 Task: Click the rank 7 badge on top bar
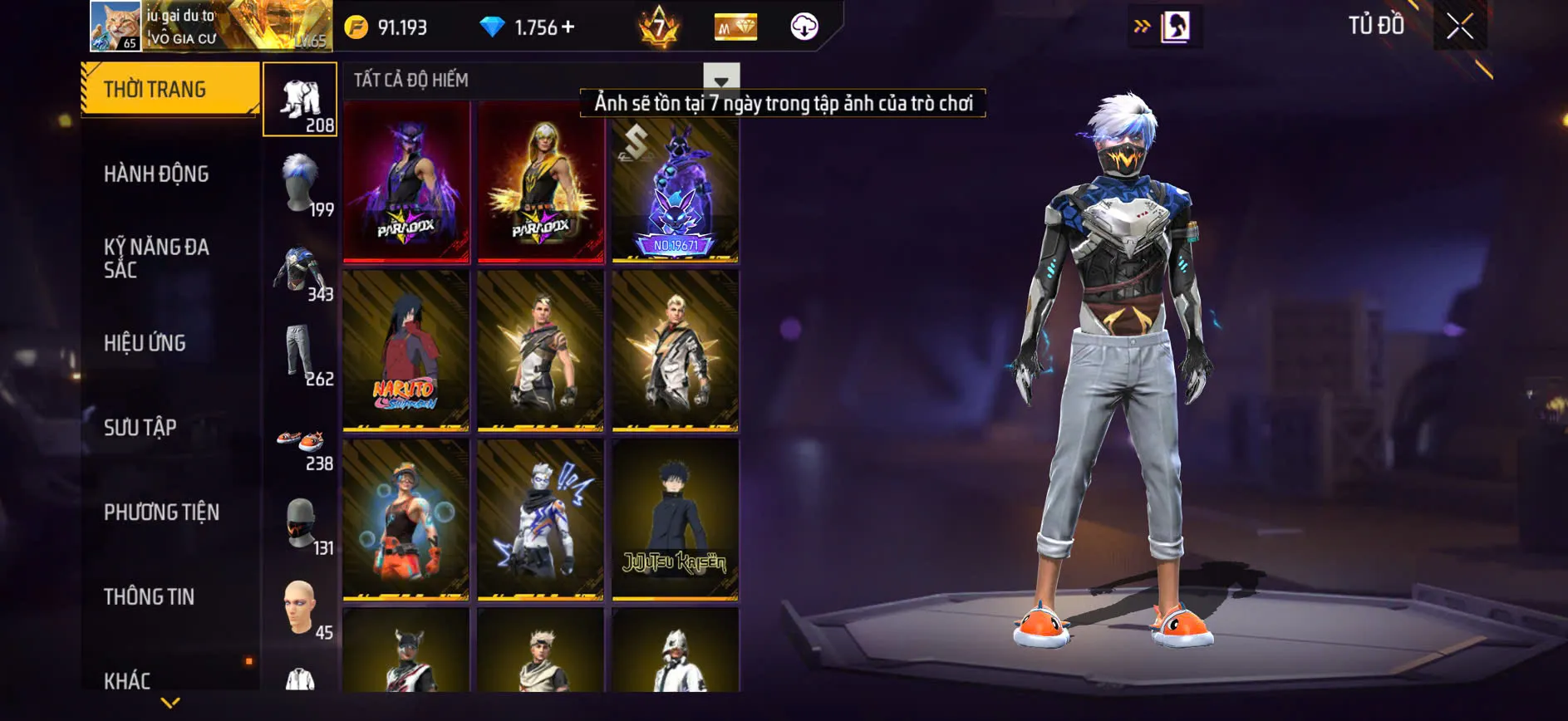(660, 26)
